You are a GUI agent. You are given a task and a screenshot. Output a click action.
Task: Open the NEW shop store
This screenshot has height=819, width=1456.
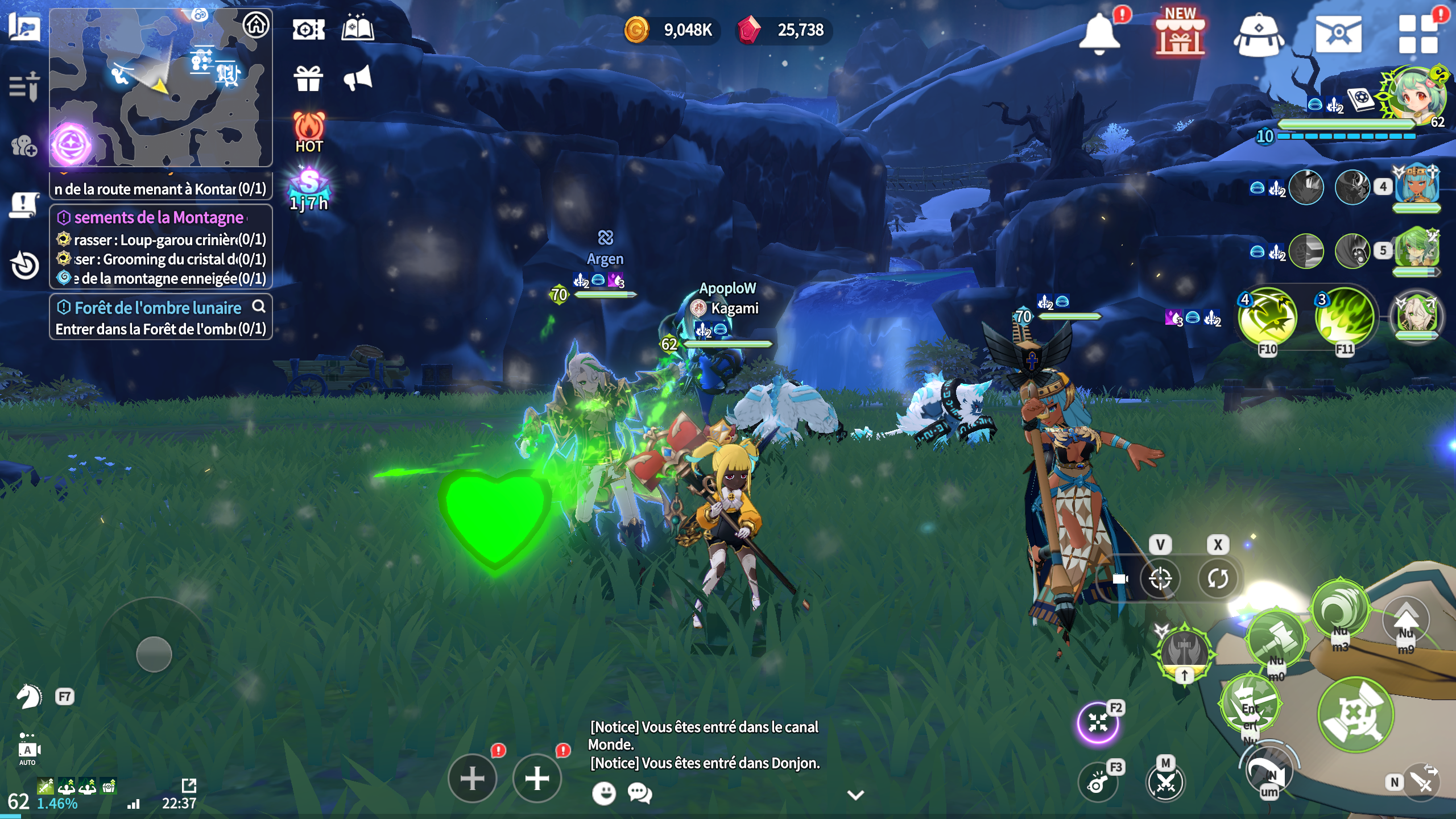tap(1180, 33)
